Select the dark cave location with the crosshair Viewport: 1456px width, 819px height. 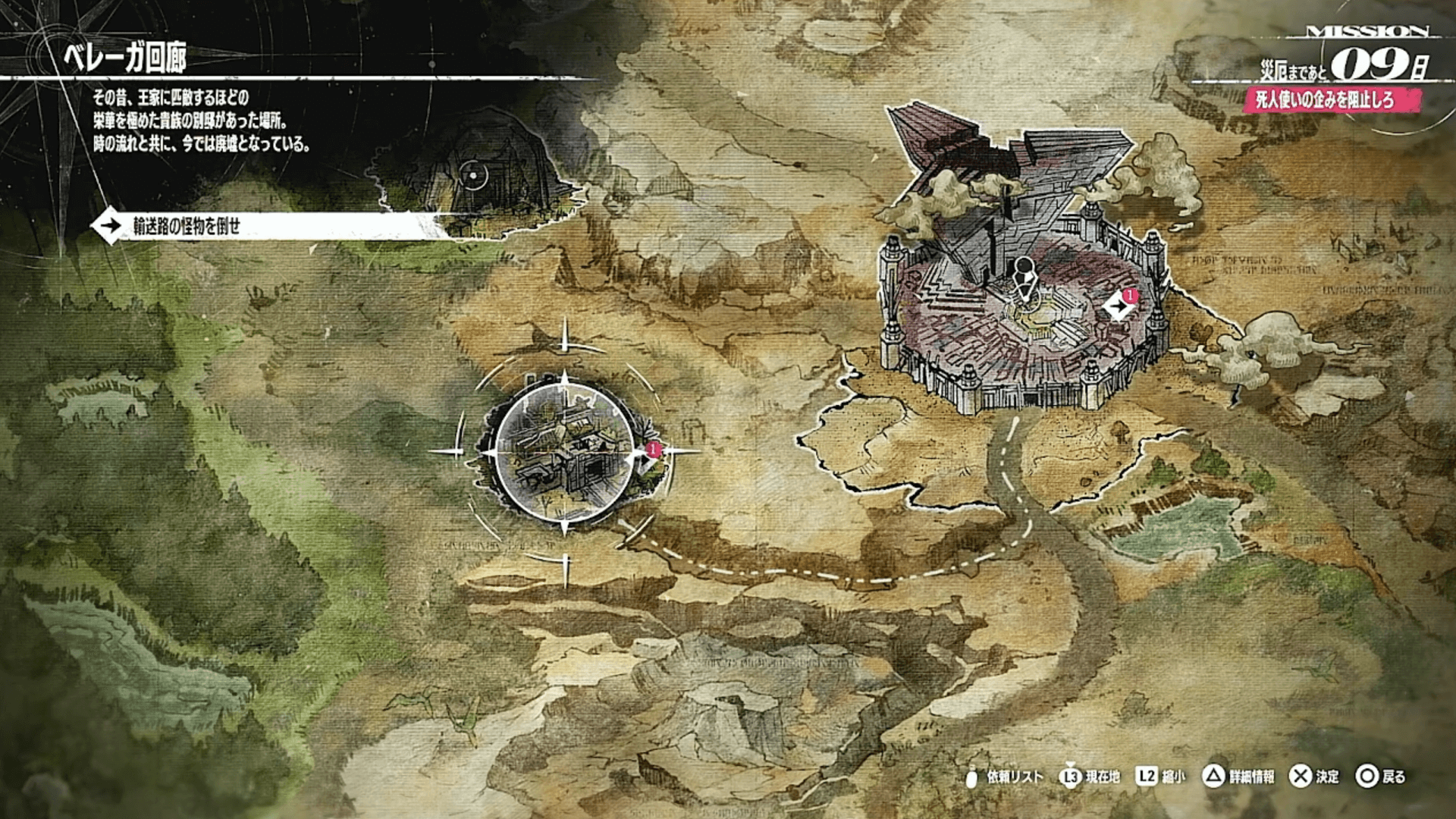pos(475,176)
